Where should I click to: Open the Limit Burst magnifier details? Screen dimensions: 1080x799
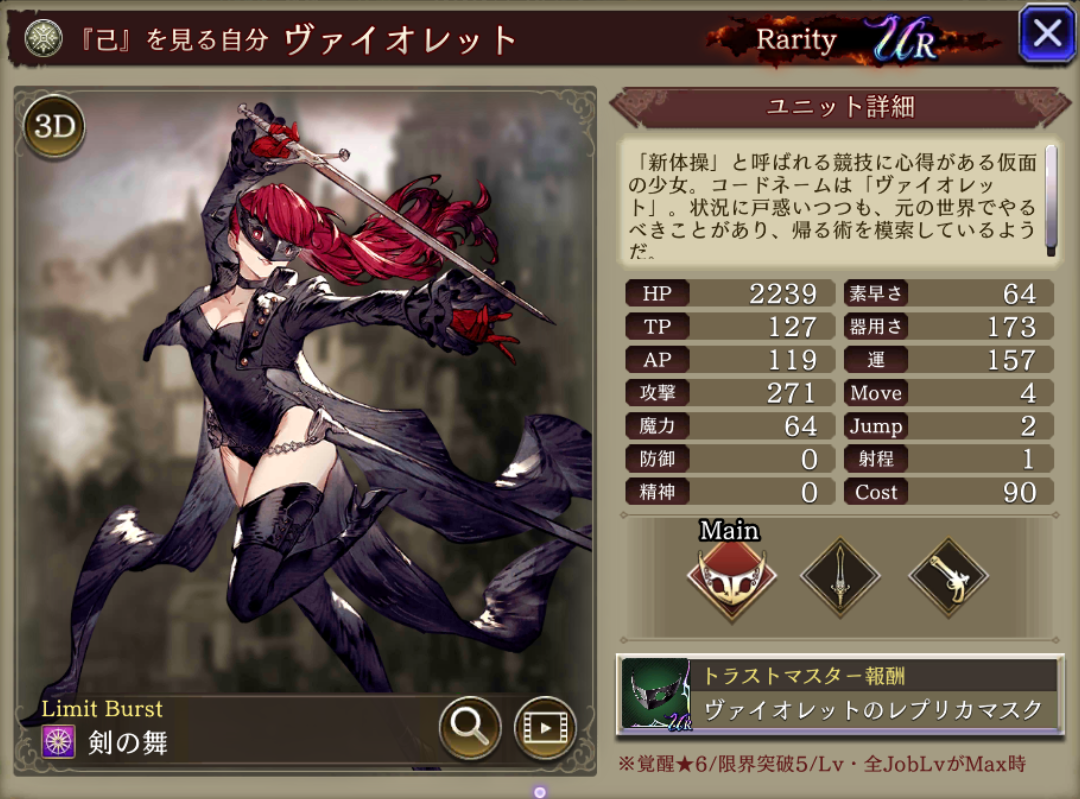tap(470, 727)
